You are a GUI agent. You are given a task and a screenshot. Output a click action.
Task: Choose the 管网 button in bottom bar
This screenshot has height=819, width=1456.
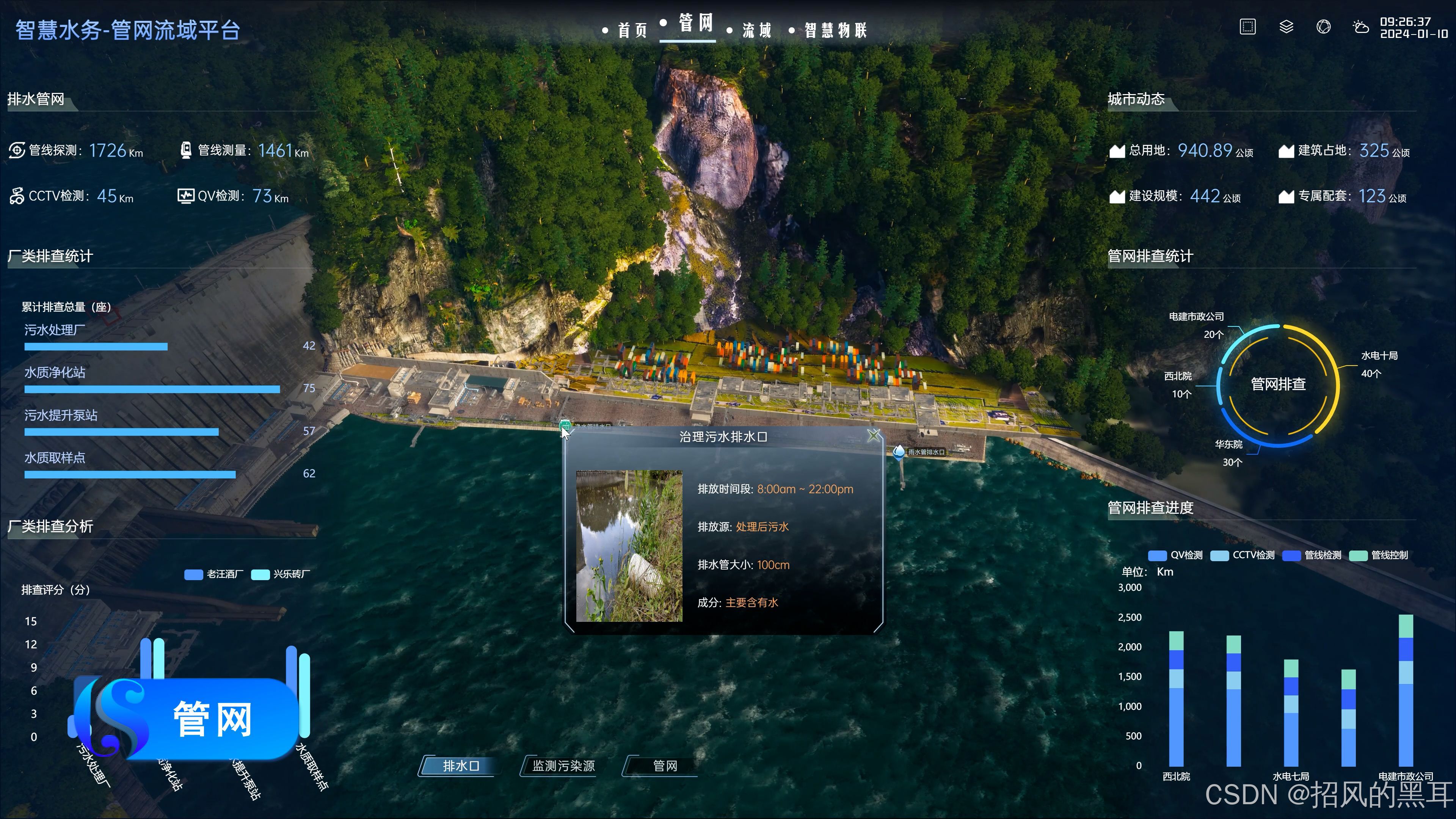tap(665, 766)
